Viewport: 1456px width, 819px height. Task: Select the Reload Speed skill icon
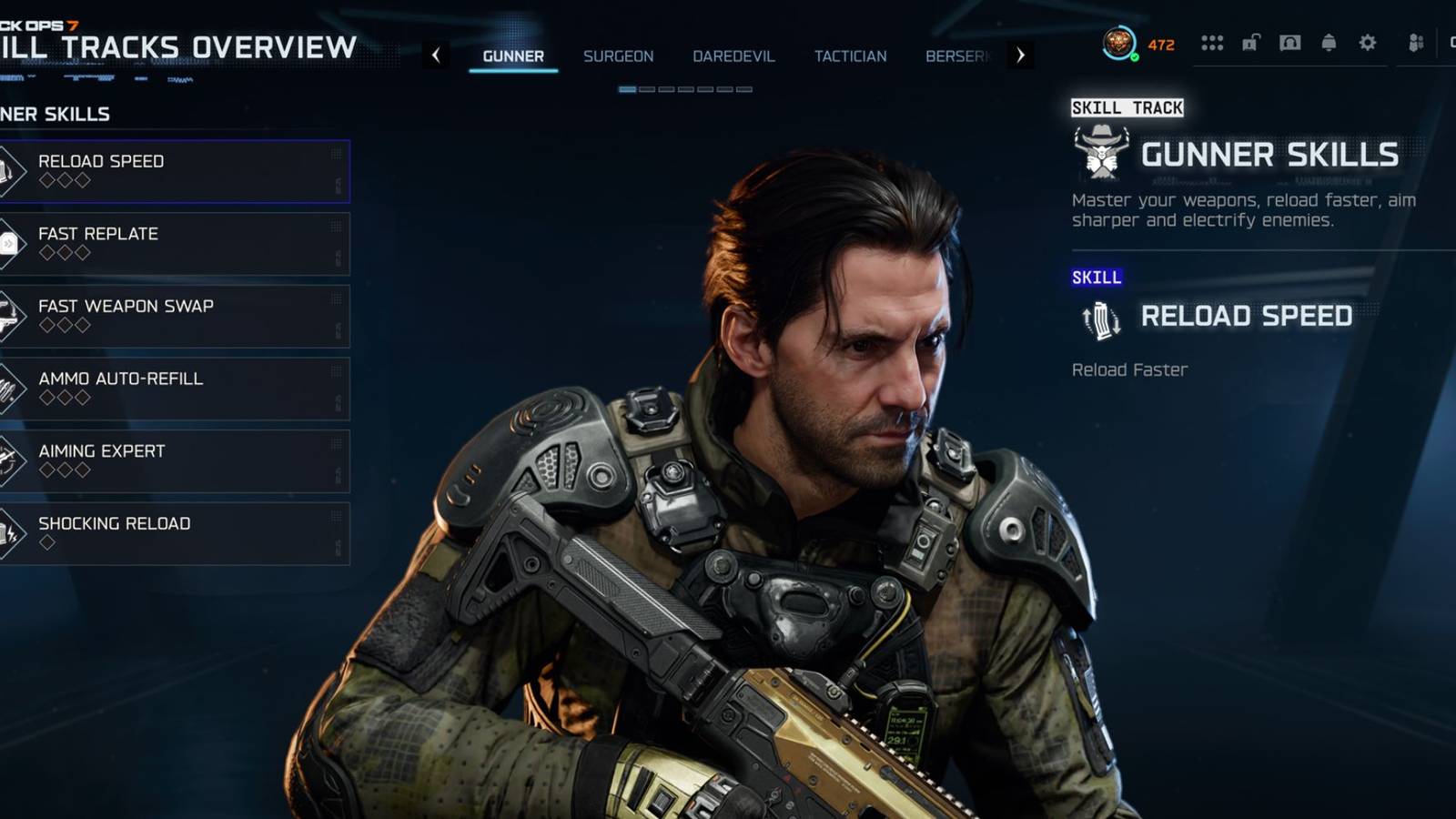point(9,171)
